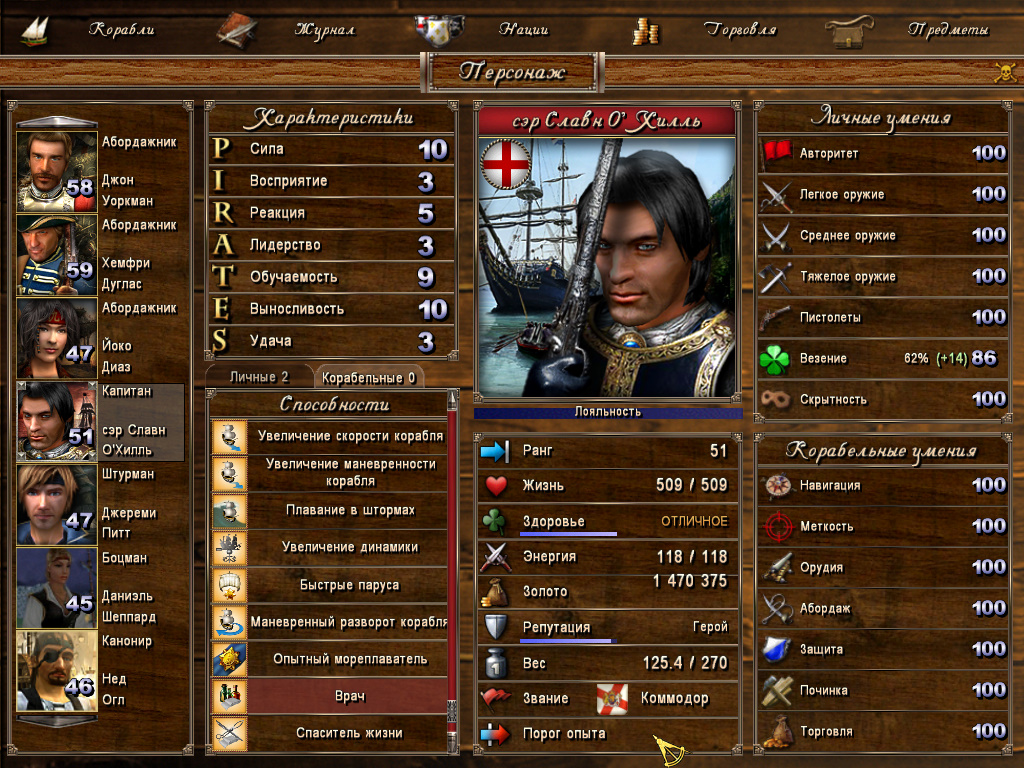Viewport: 1024px width, 768px height.
Task: Select the Врач ability row
Action: (348, 695)
